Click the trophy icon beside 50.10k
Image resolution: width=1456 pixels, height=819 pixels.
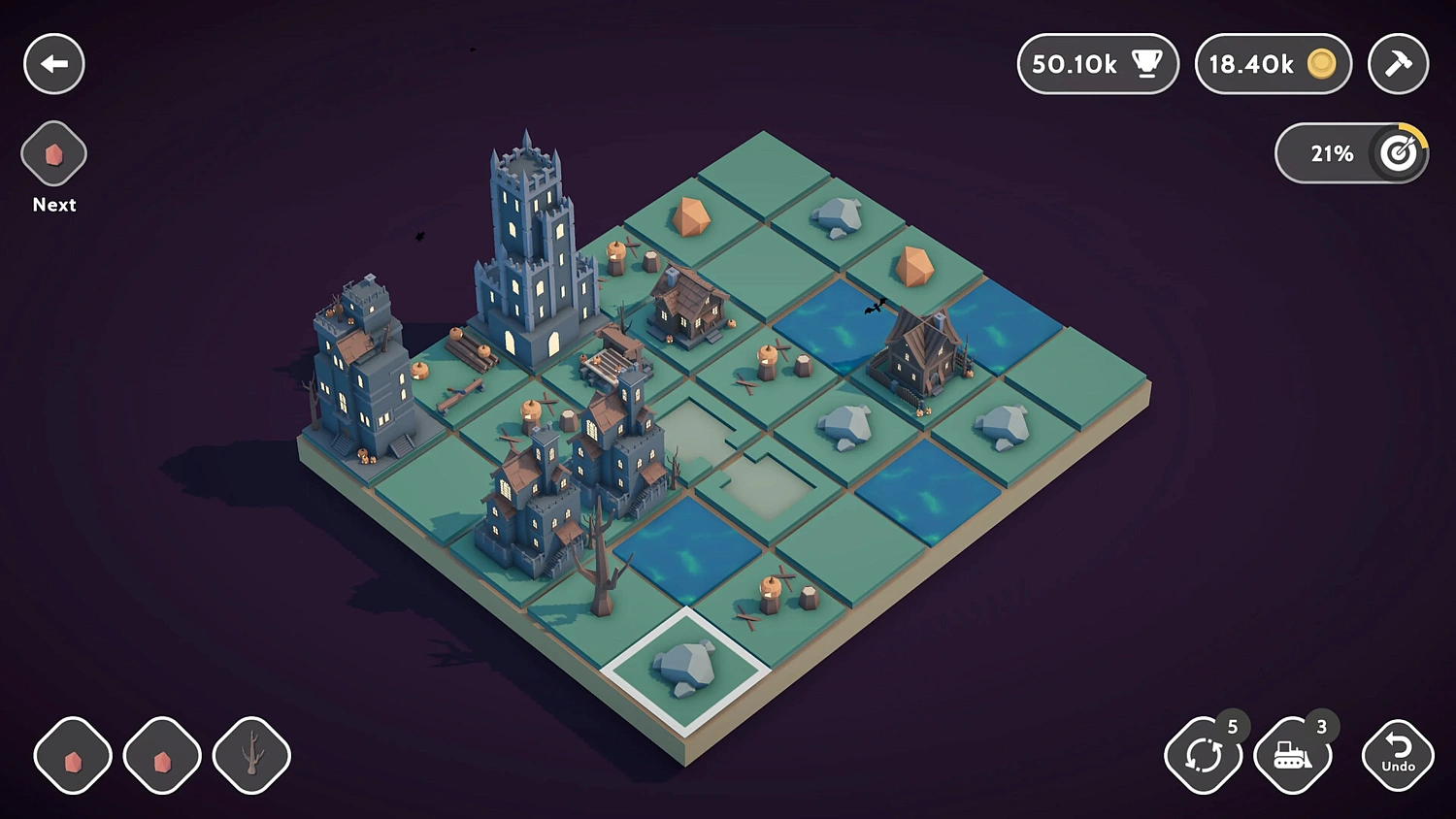point(1147,64)
